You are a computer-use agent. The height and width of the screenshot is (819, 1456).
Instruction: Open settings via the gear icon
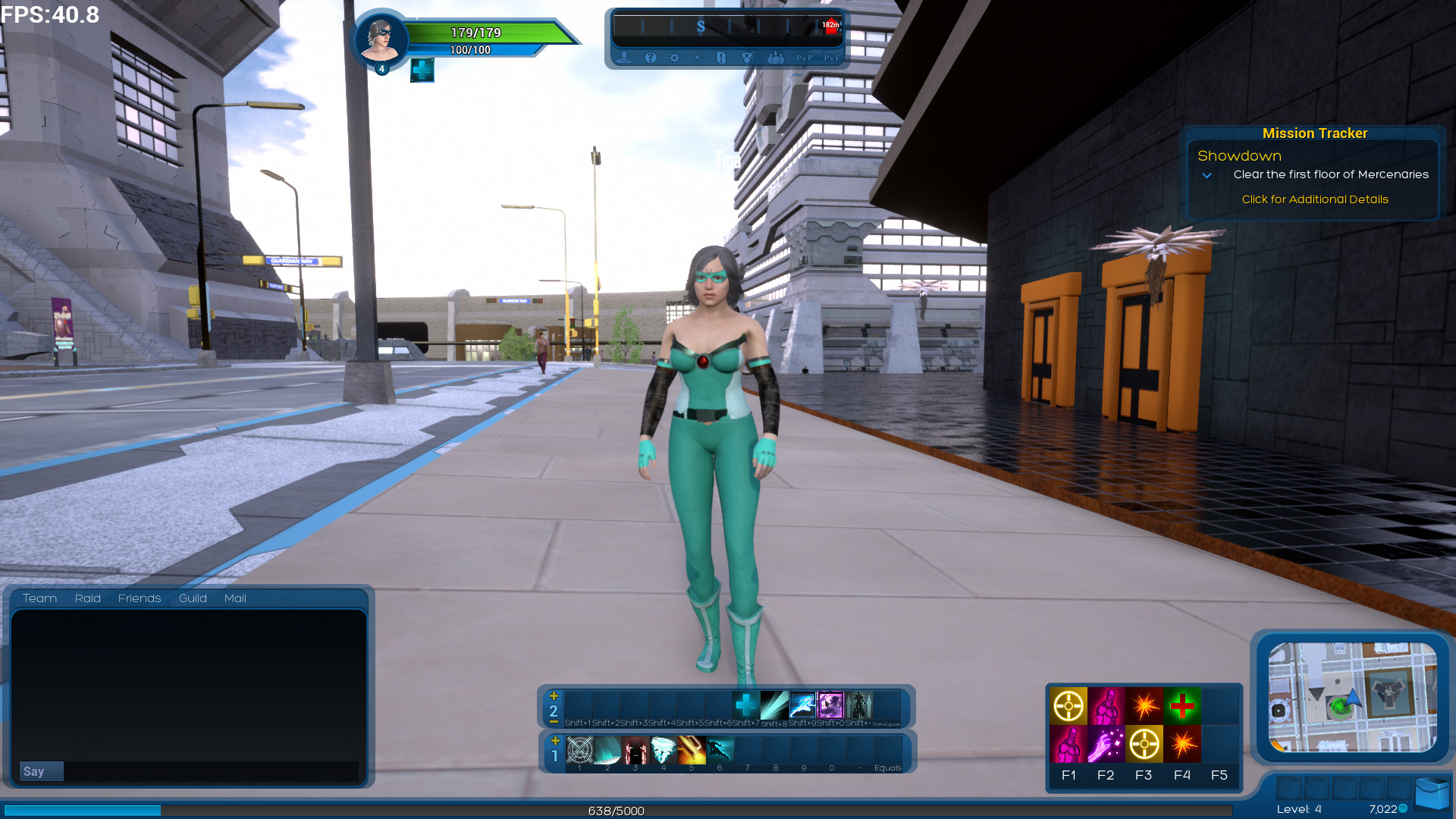[x=674, y=58]
